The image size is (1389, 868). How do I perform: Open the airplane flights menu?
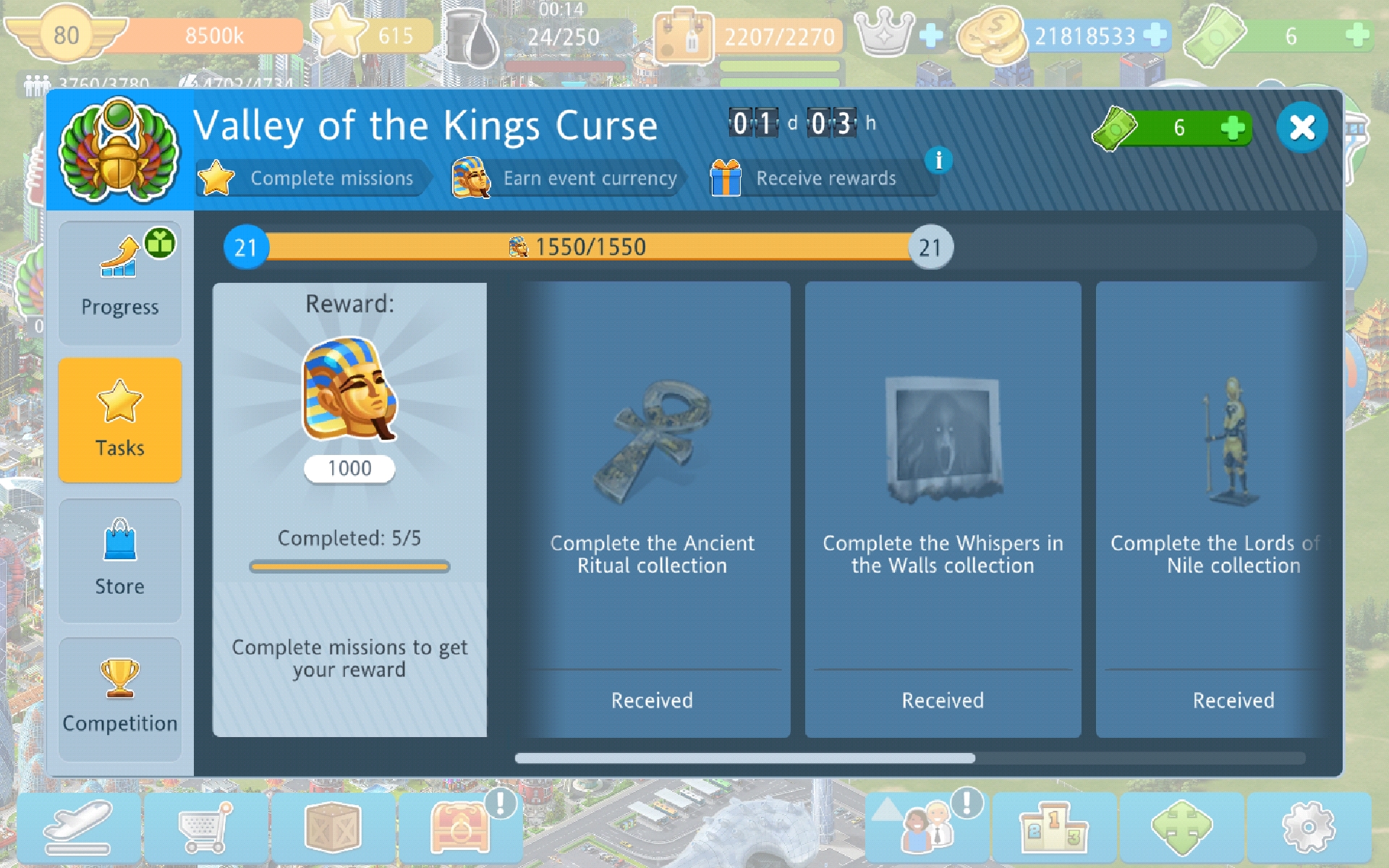pyautogui.click(x=79, y=827)
